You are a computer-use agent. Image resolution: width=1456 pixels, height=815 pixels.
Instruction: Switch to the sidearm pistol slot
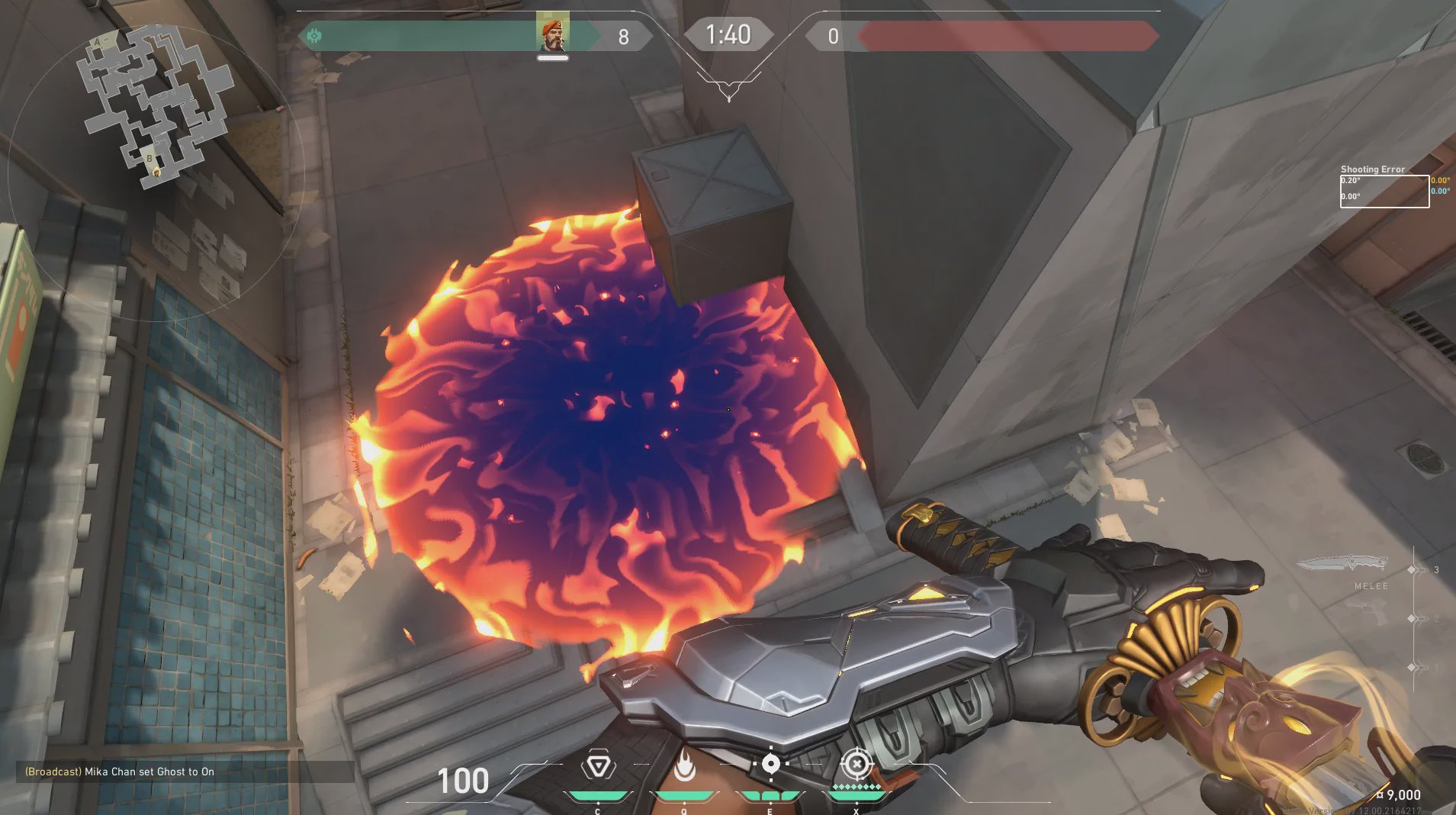click(x=1367, y=610)
